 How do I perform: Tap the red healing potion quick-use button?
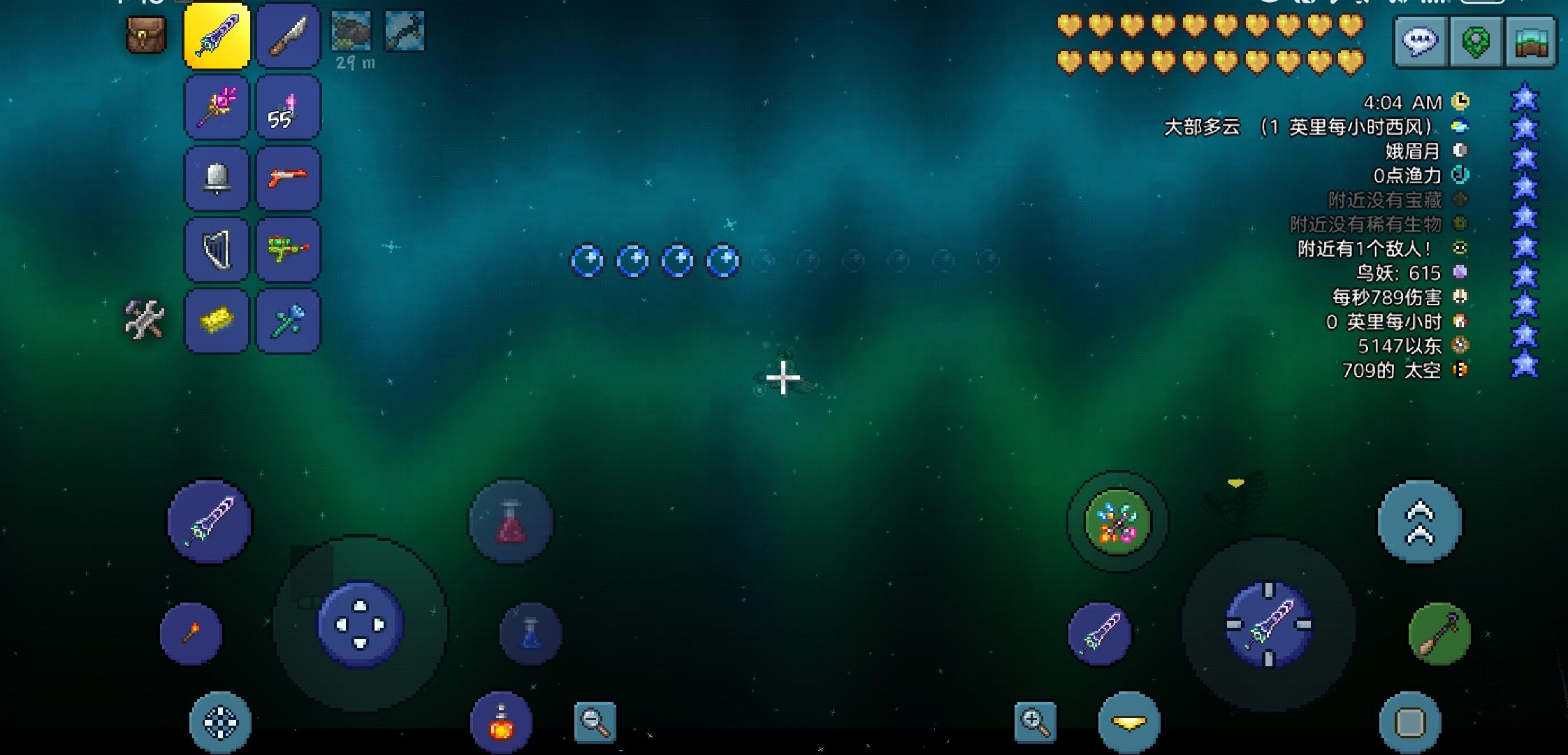tap(511, 521)
